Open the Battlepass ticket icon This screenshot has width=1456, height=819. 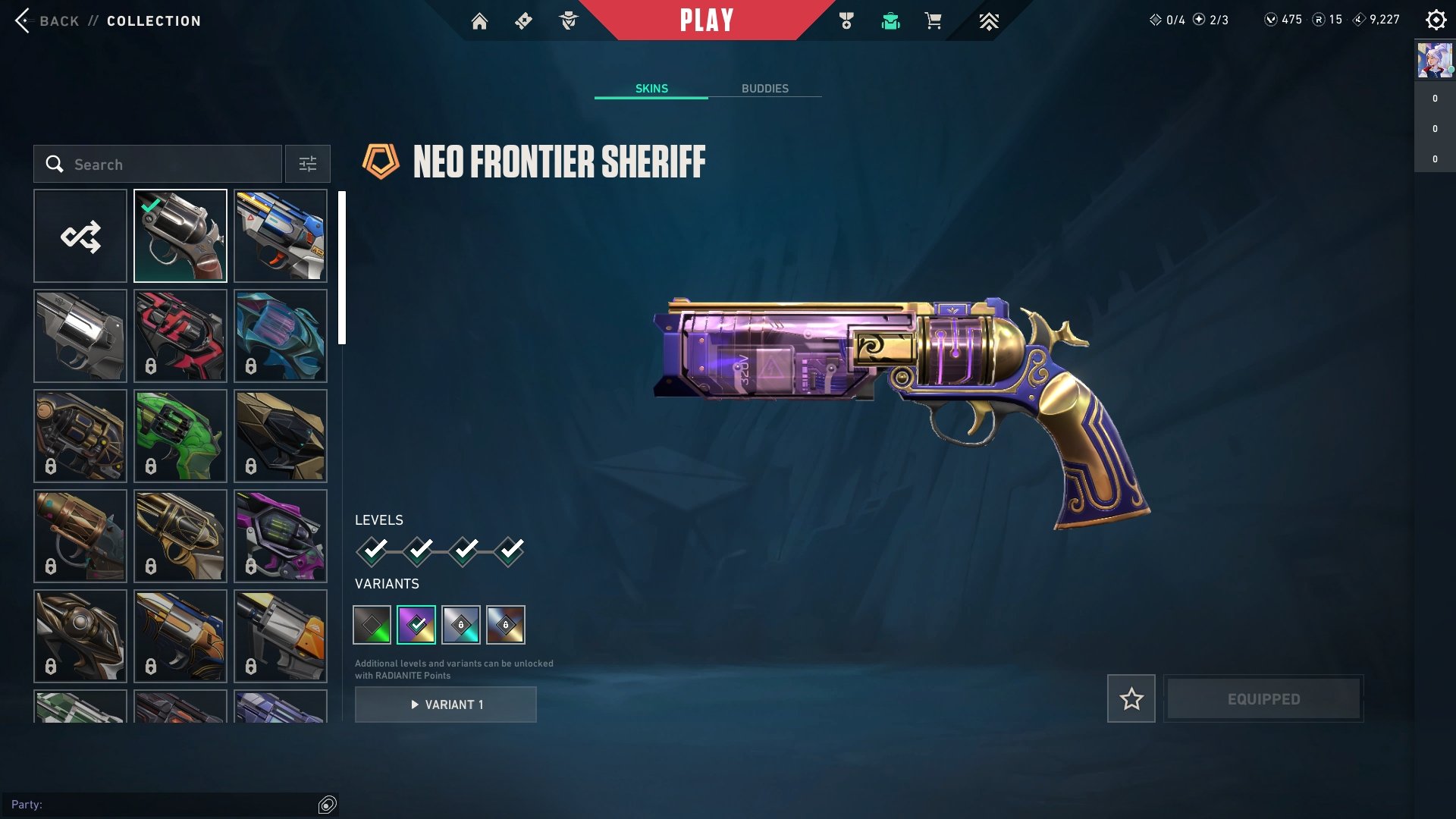[x=523, y=21]
